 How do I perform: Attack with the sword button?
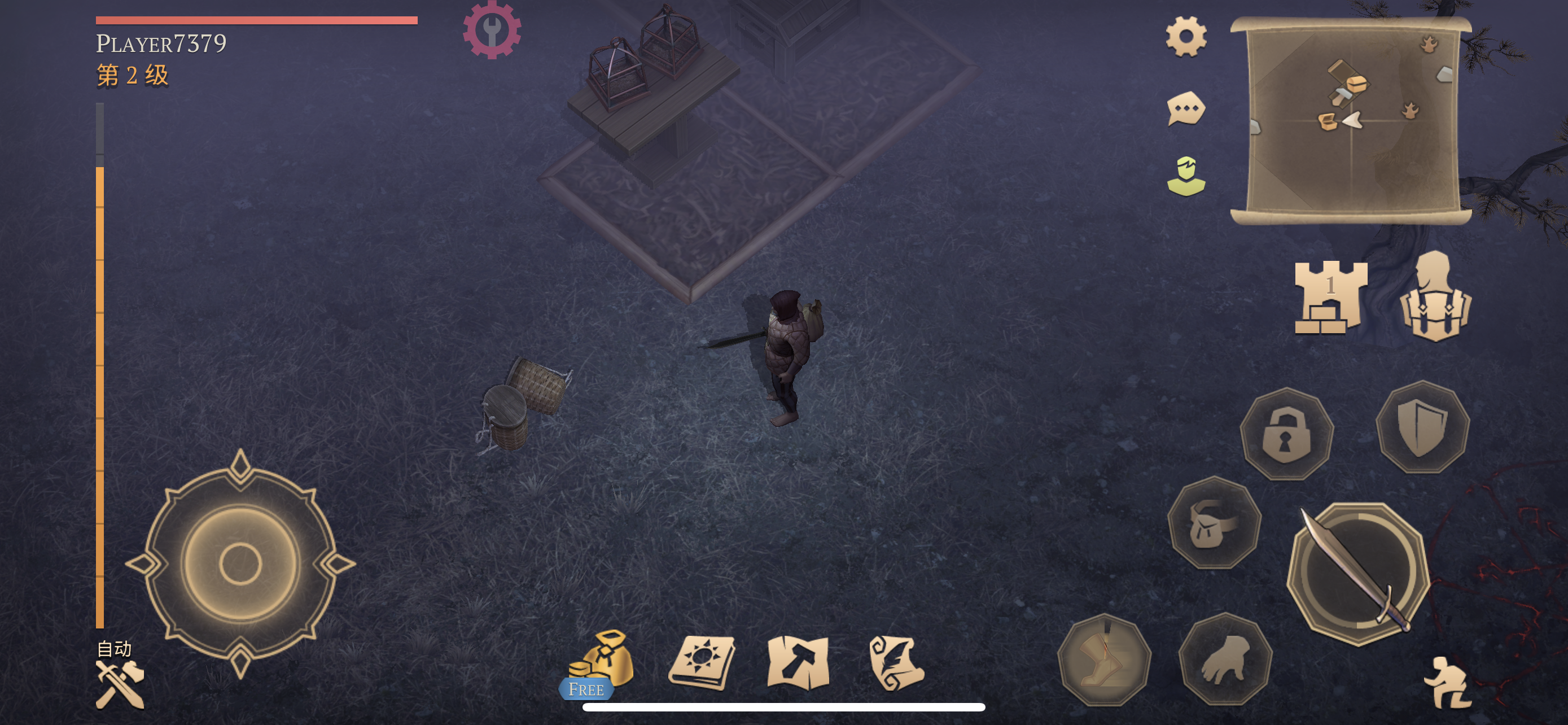tap(1358, 574)
